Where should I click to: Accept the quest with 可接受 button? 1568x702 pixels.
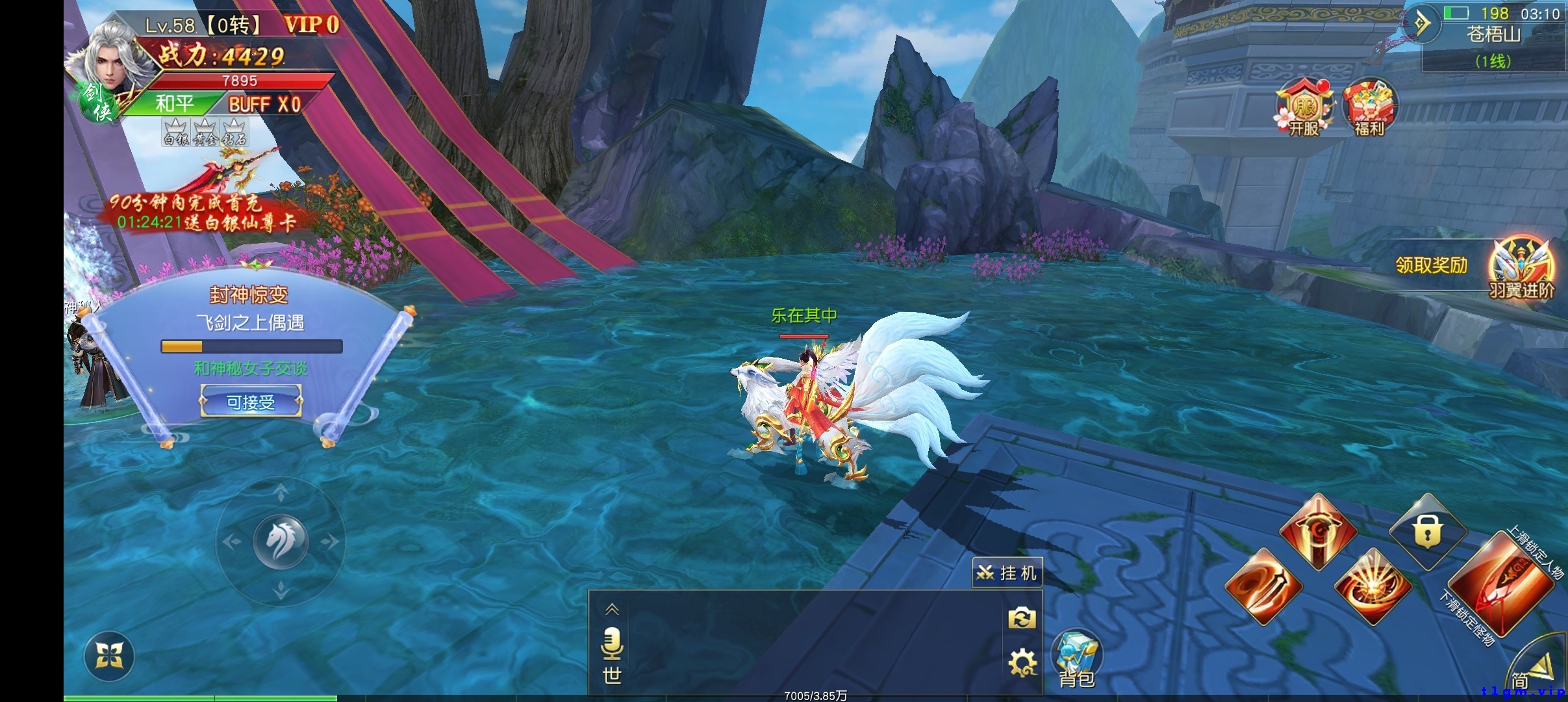tap(251, 402)
